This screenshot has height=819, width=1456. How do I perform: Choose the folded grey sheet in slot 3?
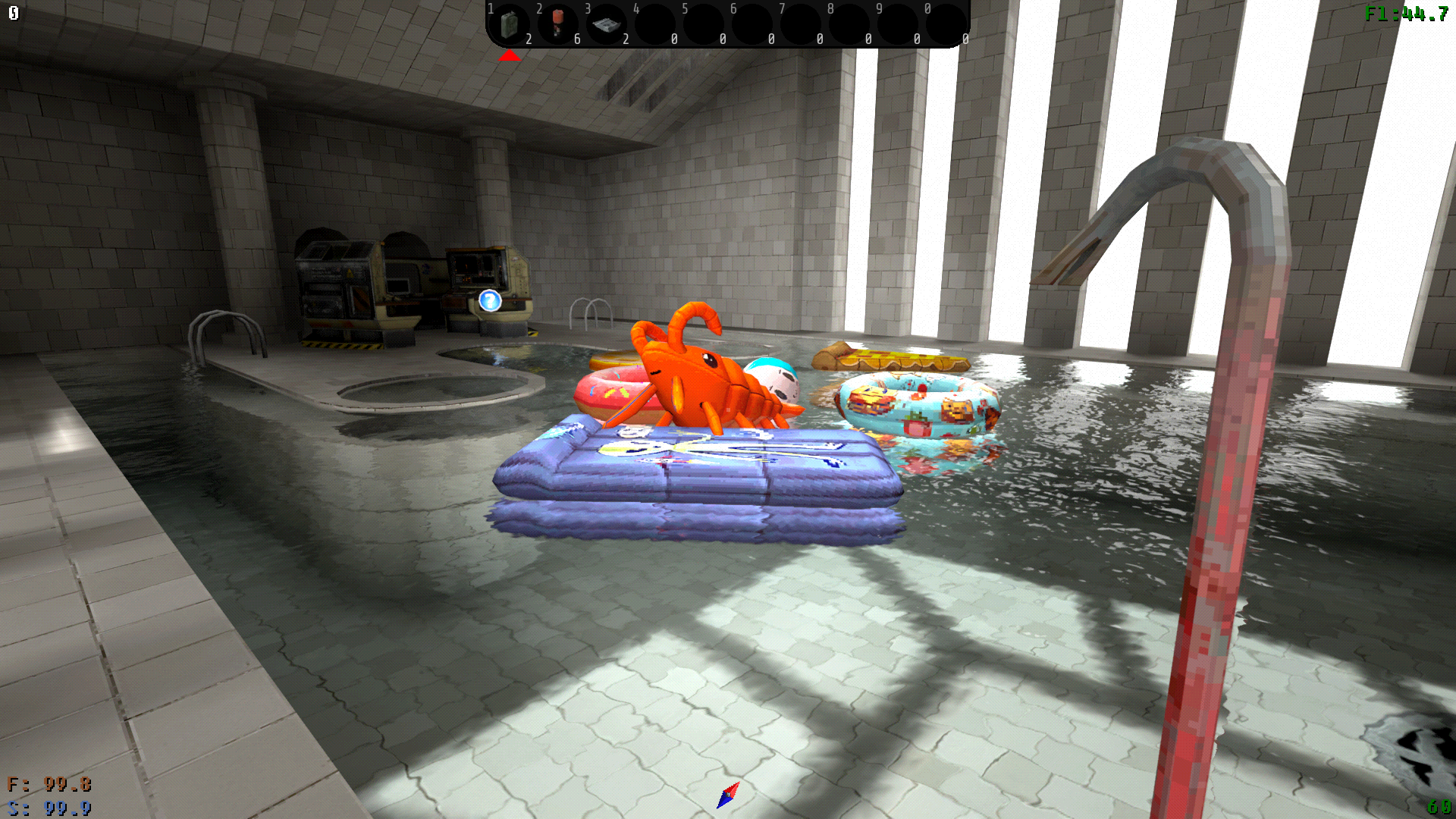tap(607, 24)
